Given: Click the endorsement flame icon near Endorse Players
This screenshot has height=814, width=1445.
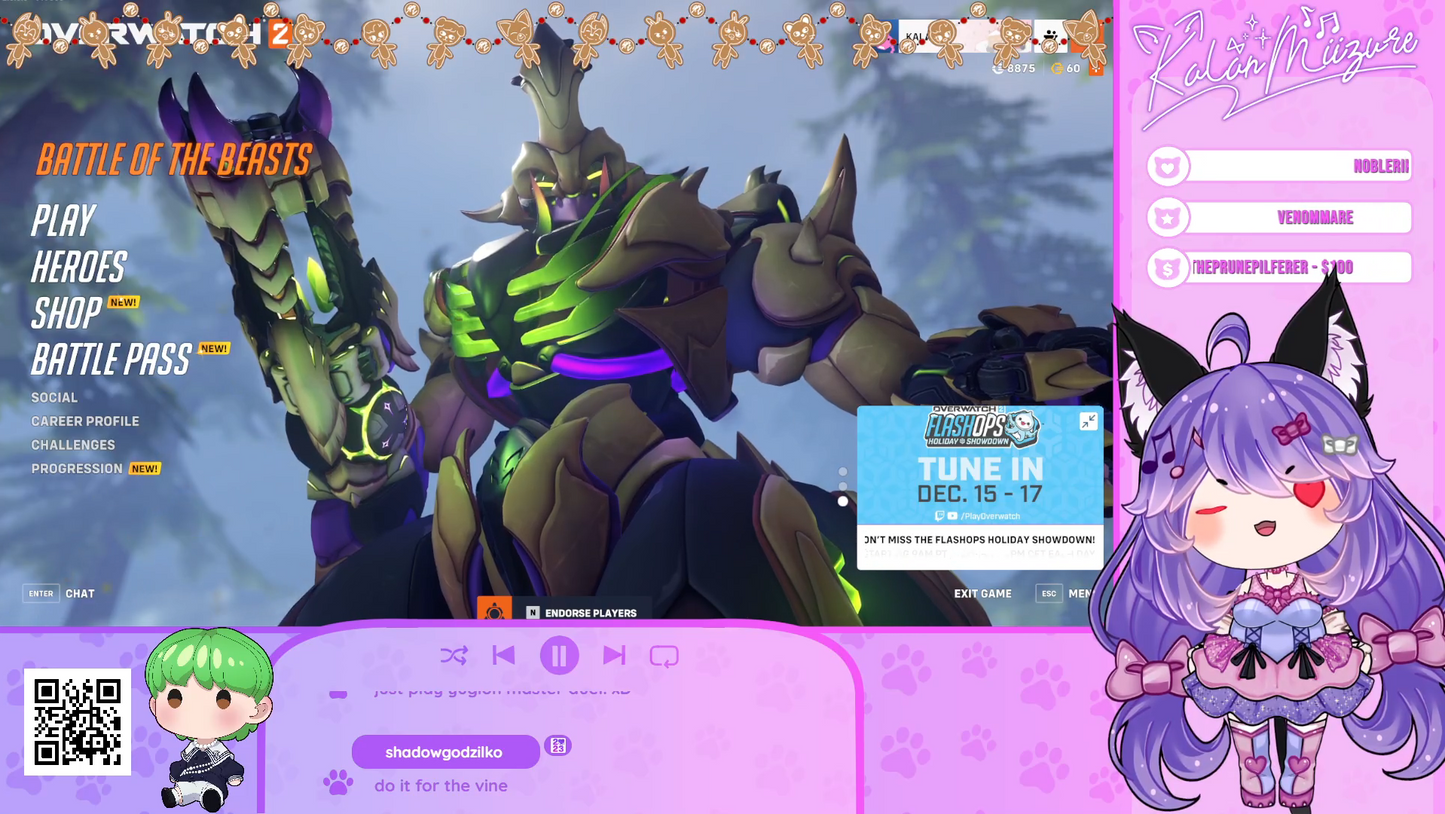Looking at the screenshot, I should 495,612.
